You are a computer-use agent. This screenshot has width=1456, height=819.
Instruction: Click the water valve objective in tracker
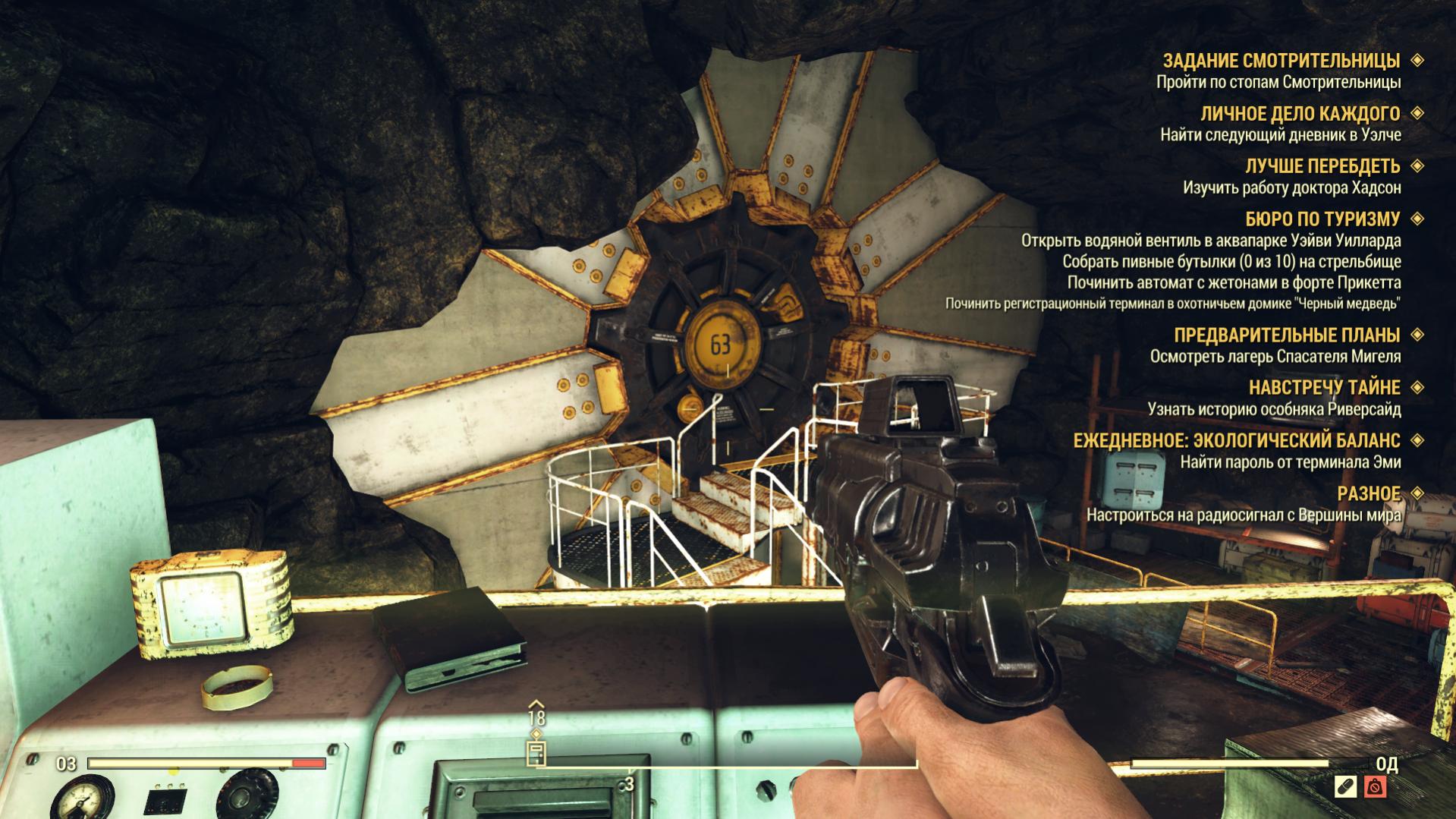click(1210, 241)
